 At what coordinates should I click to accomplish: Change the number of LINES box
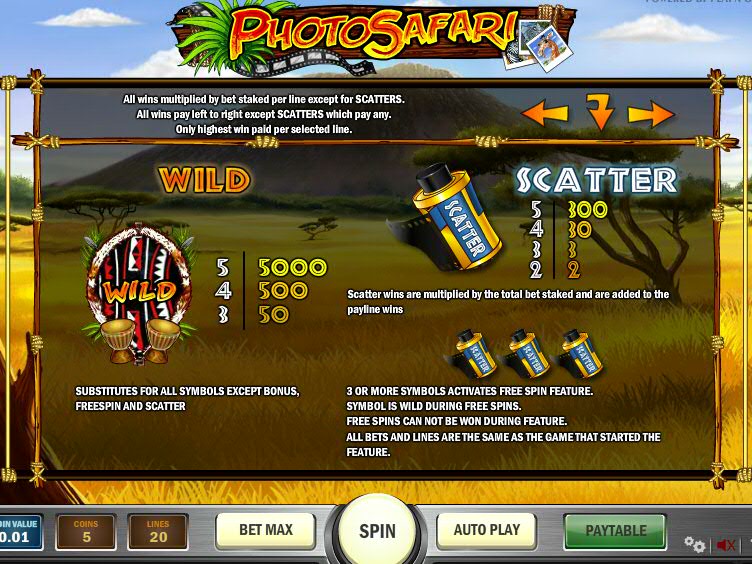point(158,531)
